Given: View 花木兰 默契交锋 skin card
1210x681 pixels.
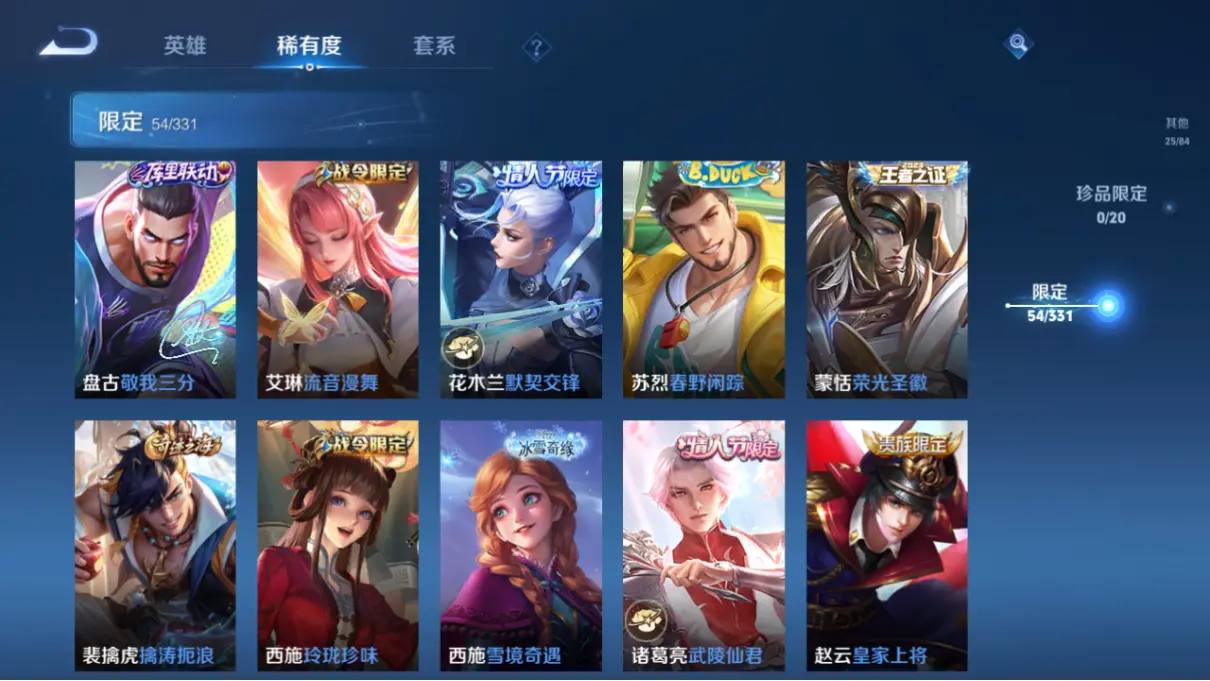Looking at the screenshot, I should click(521, 279).
